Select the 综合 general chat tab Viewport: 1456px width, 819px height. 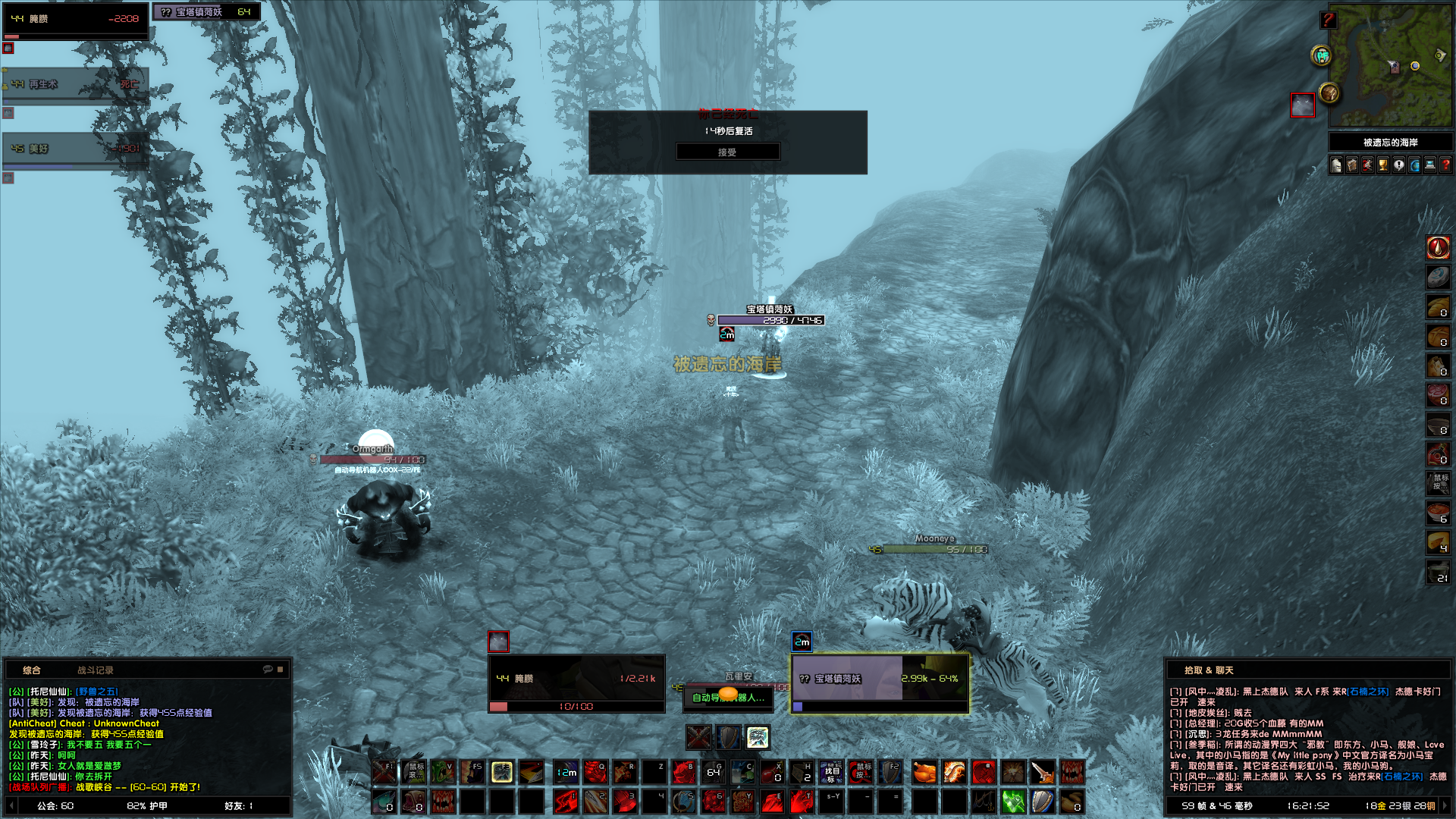click(31, 670)
